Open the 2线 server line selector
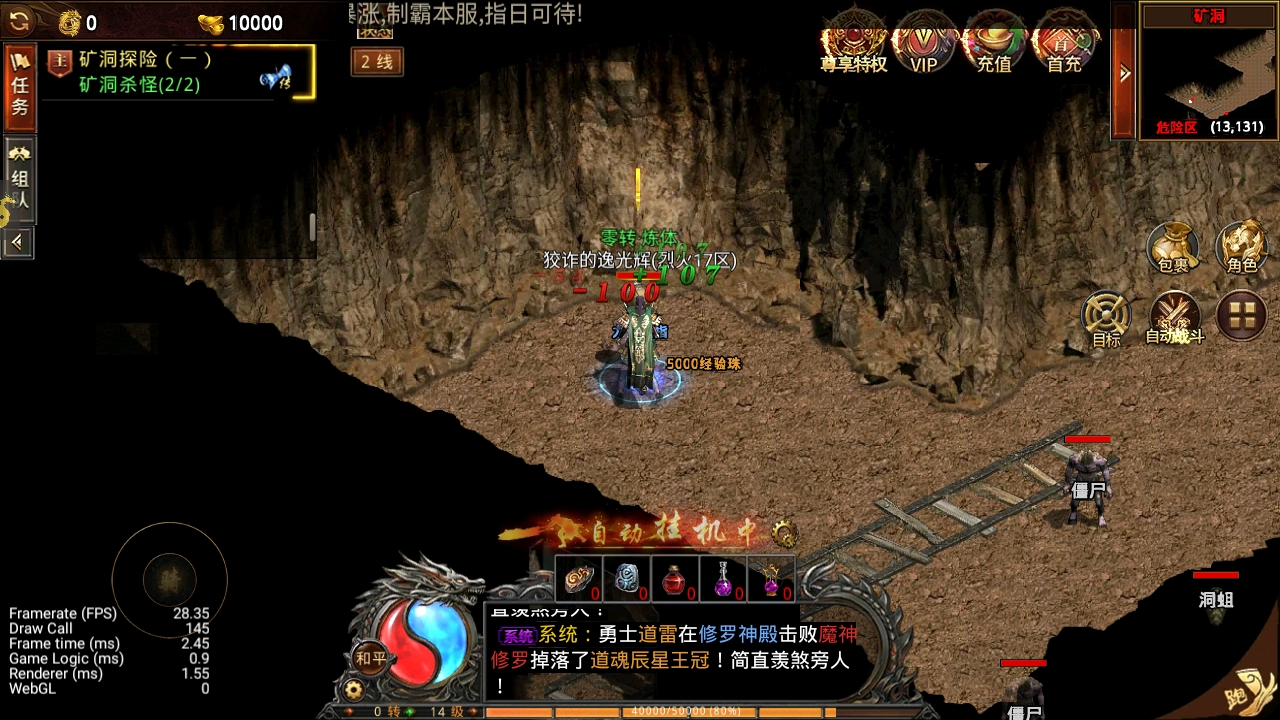 tap(376, 62)
